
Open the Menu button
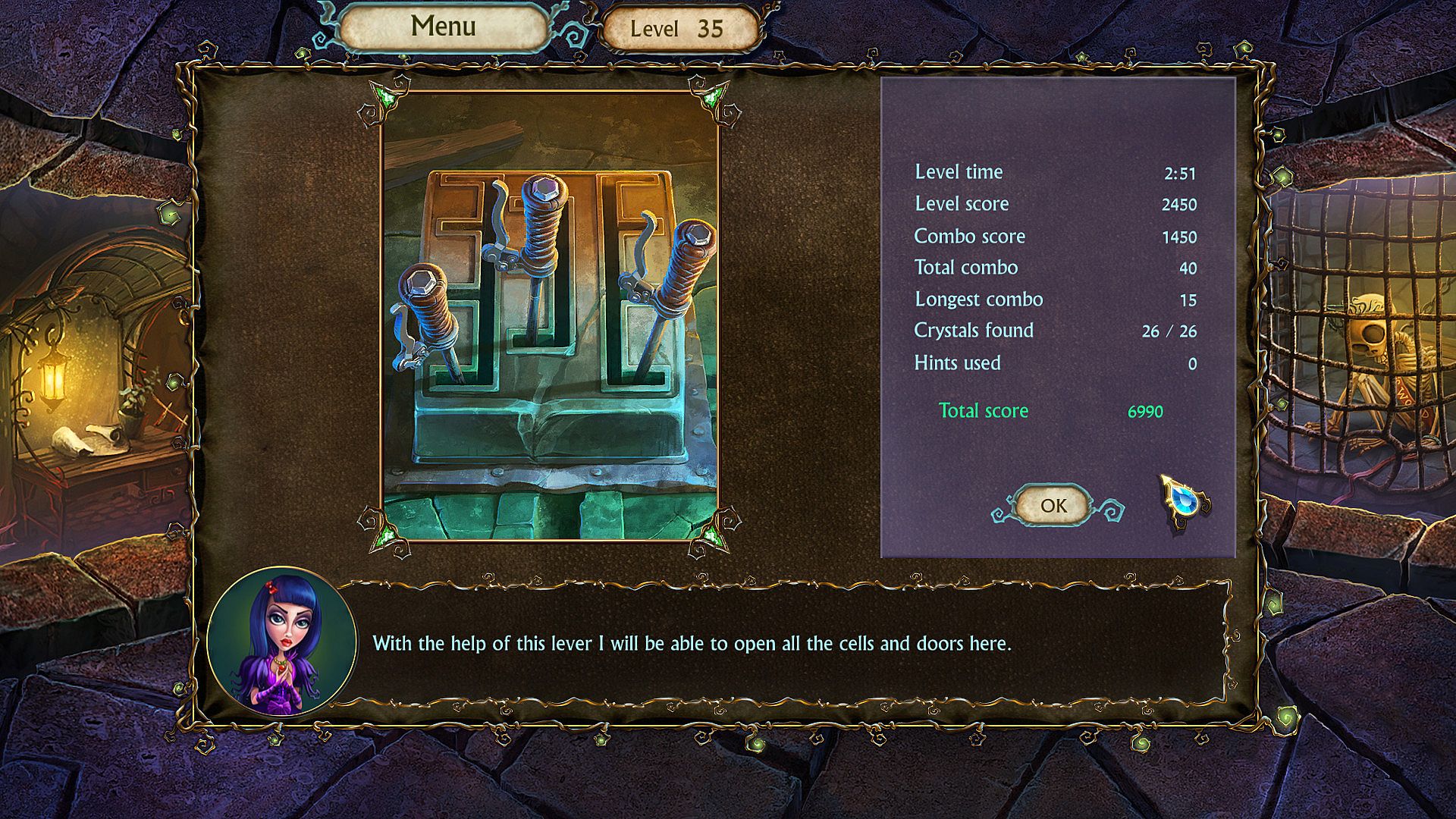pos(443,27)
